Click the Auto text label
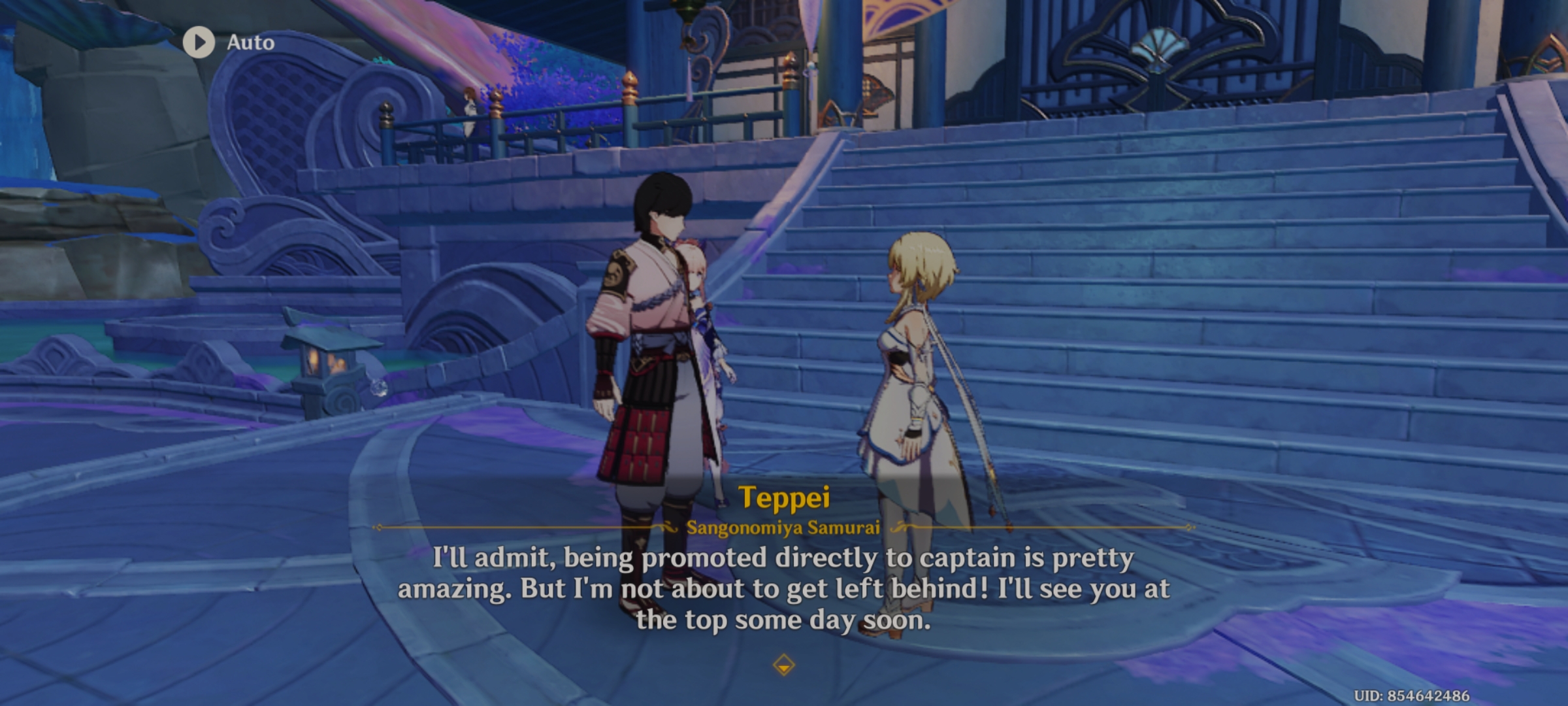Image resolution: width=1568 pixels, height=706 pixels. point(252,42)
